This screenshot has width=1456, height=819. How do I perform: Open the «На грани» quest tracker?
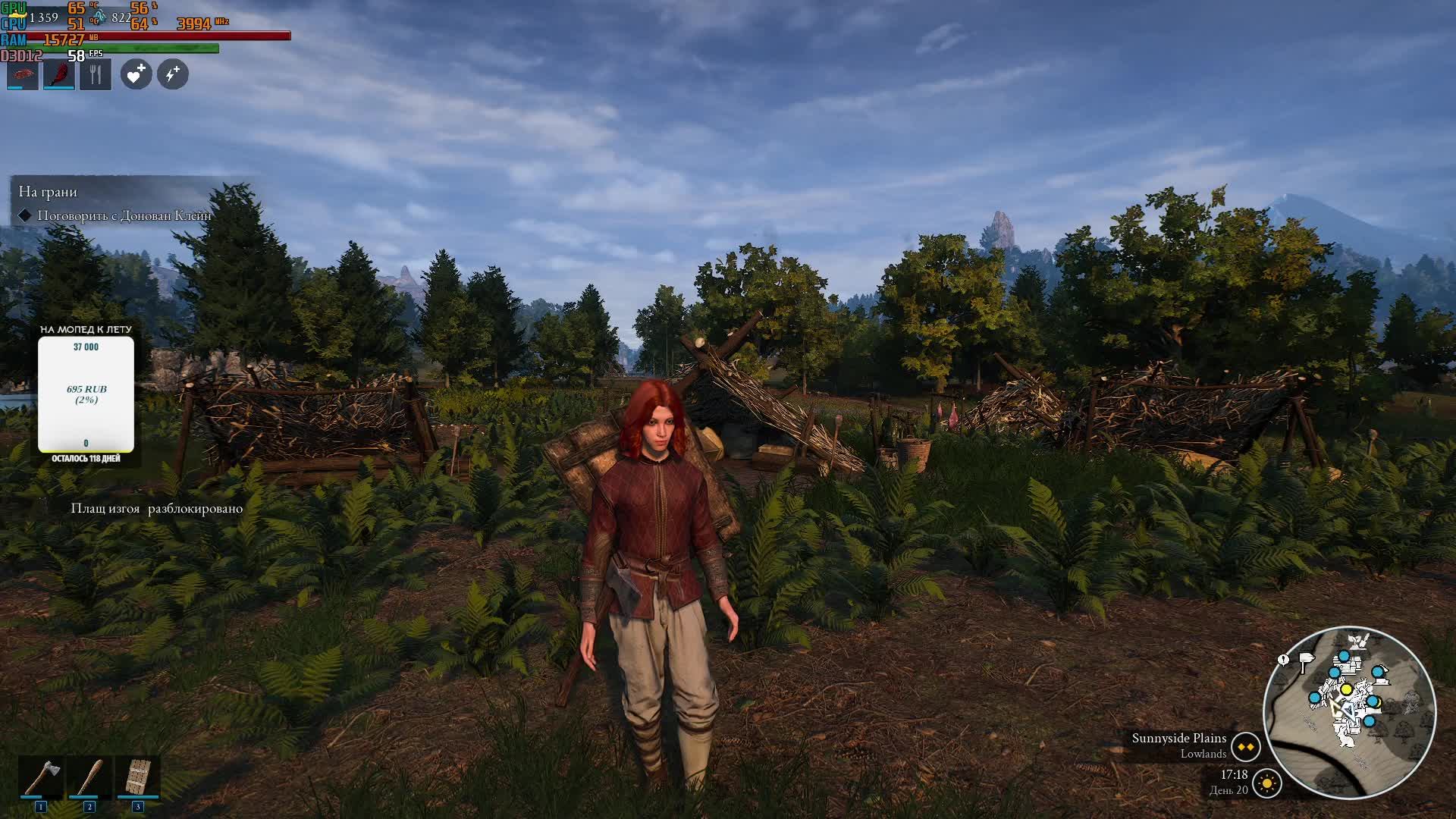click(48, 192)
